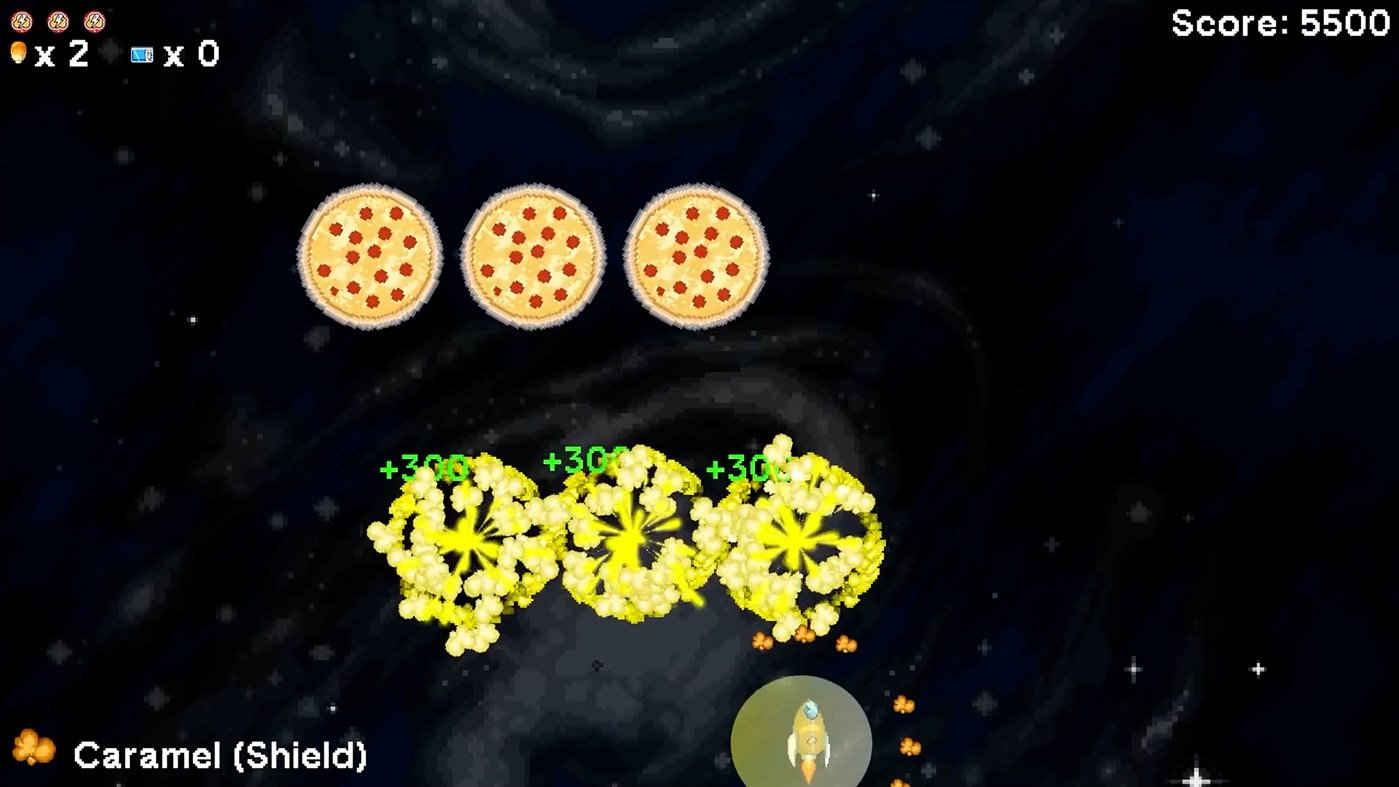Screen dimensions: 1399x787
Task: Click the leftmost pepperoni pizza enemy
Action: point(369,255)
